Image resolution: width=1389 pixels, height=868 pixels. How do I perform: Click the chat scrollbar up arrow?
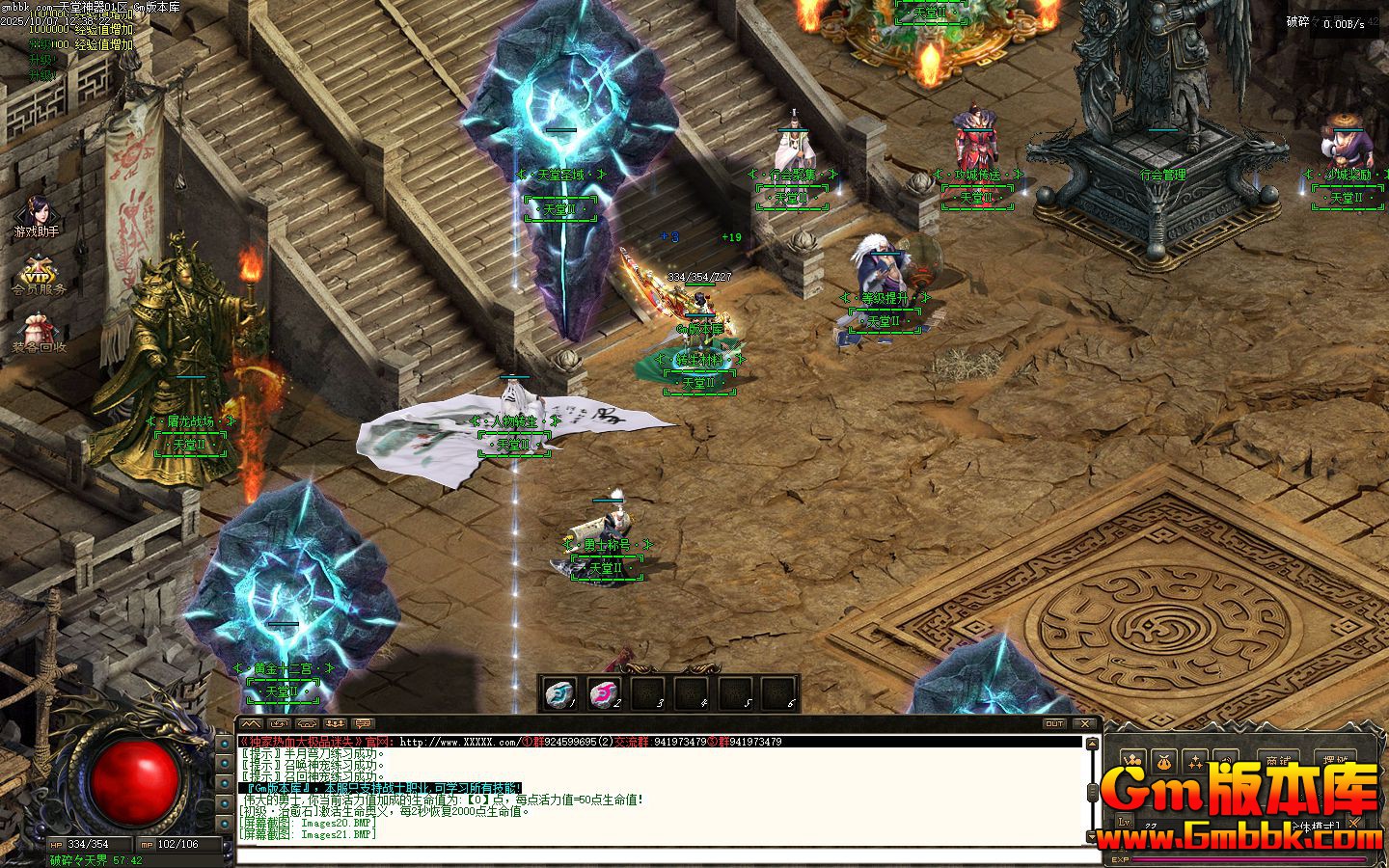point(1092,744)
